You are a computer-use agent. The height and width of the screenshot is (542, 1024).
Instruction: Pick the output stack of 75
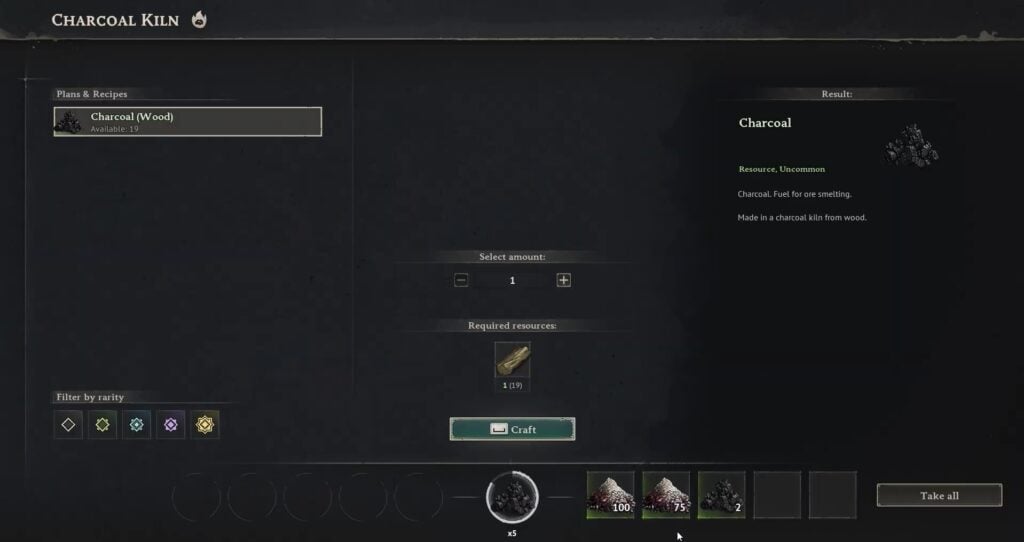coord(666,495)
